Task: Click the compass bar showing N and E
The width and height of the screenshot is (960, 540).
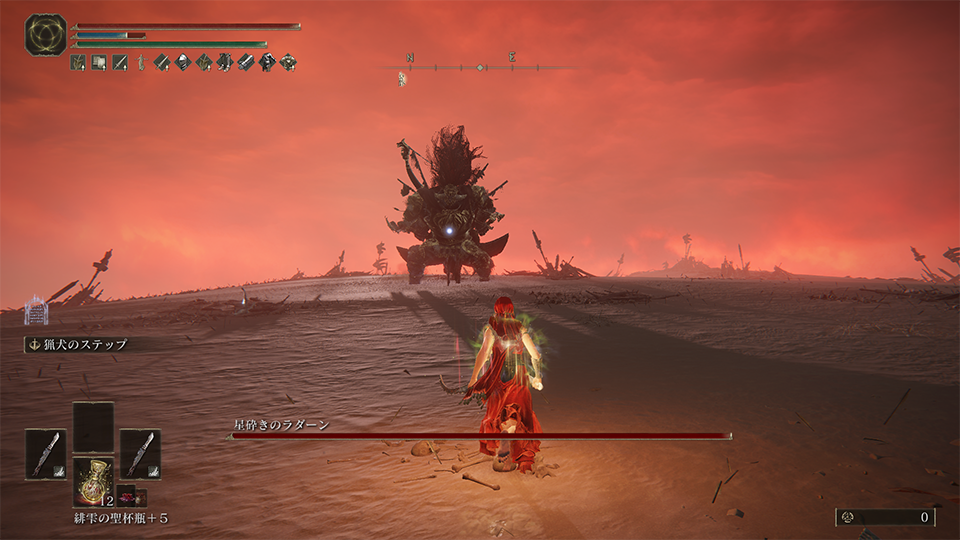Action: point(480,67)
